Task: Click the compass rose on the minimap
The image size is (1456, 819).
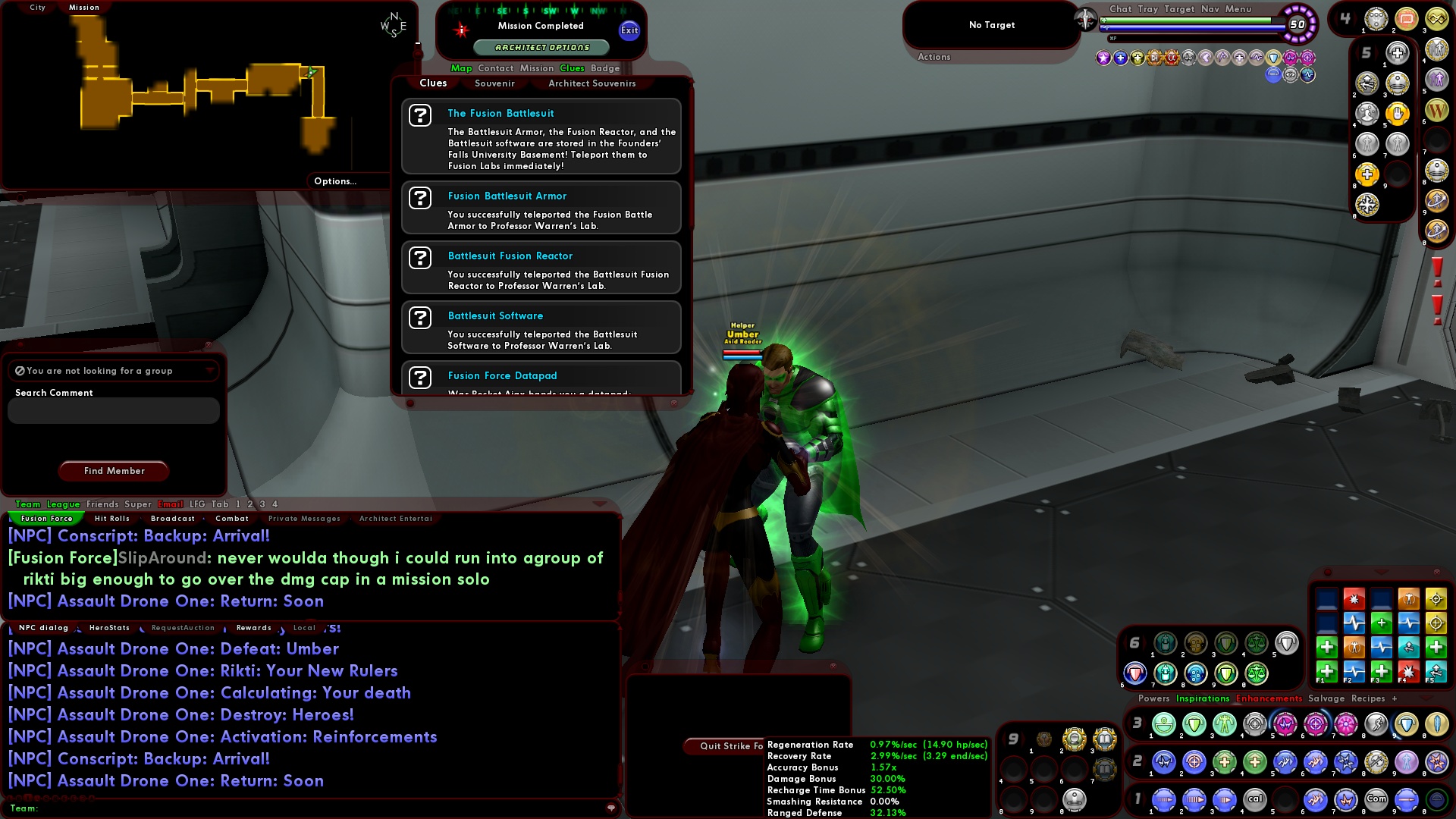Action: [394, 23]
